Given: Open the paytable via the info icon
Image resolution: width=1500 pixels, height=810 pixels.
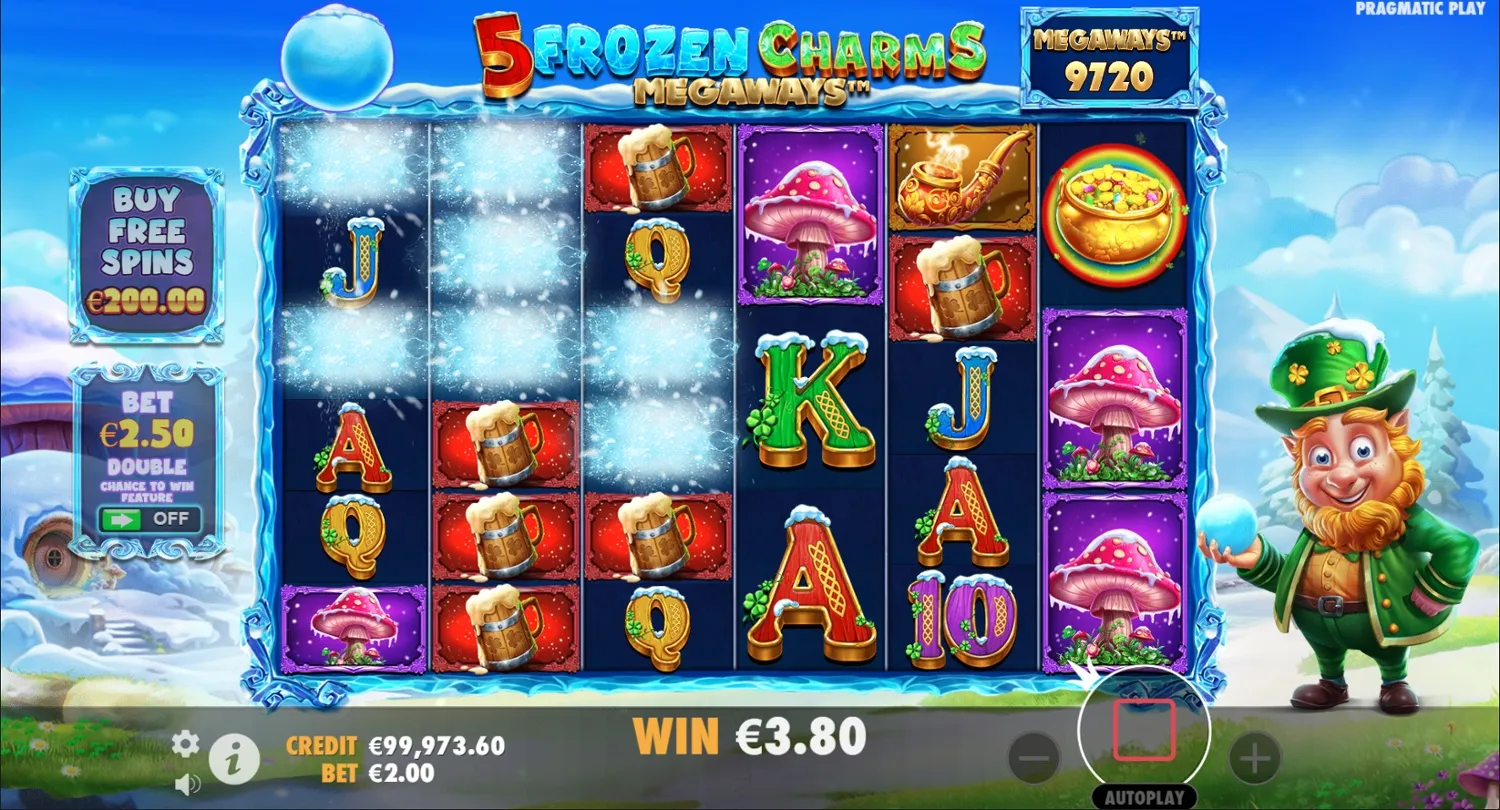Looking at the screenshot, I should point(236,757).
